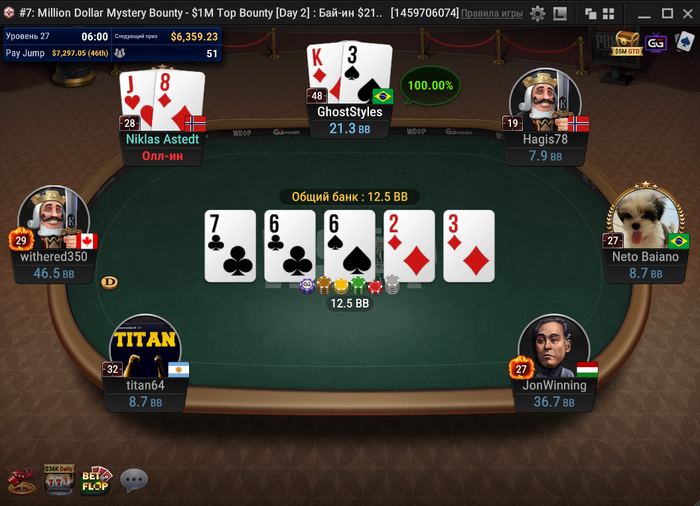Open the gear settings menu

[x=538, y=14]
